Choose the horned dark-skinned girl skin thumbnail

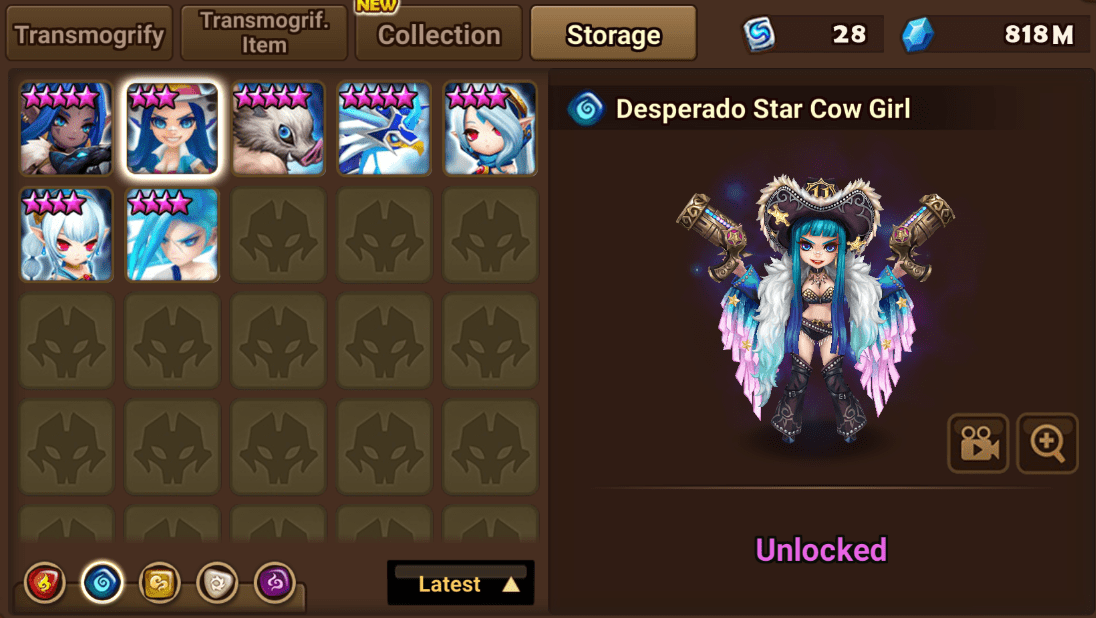click(x=66, y=130)
